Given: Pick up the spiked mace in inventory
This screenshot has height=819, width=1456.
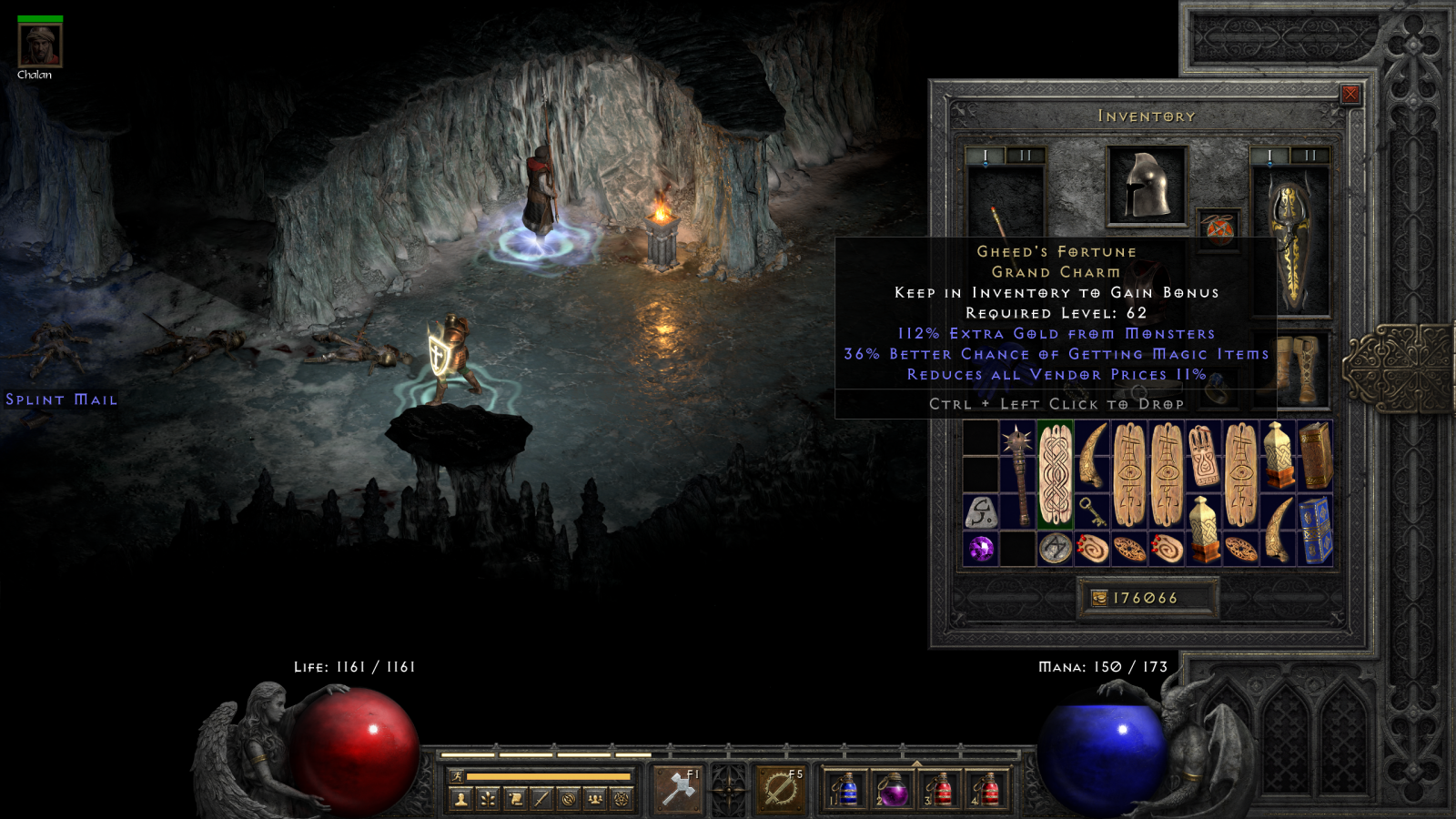Looking at the screenshot, I should click(x=1018, y=475).
